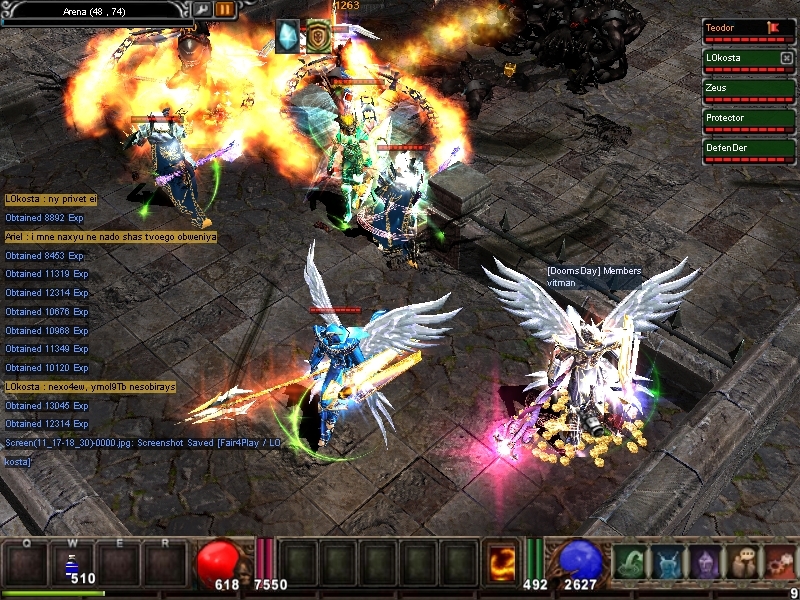Open the green dragon menu icon
The width and height of the screenshot is (800, 600).
click(x=631, y=564)
